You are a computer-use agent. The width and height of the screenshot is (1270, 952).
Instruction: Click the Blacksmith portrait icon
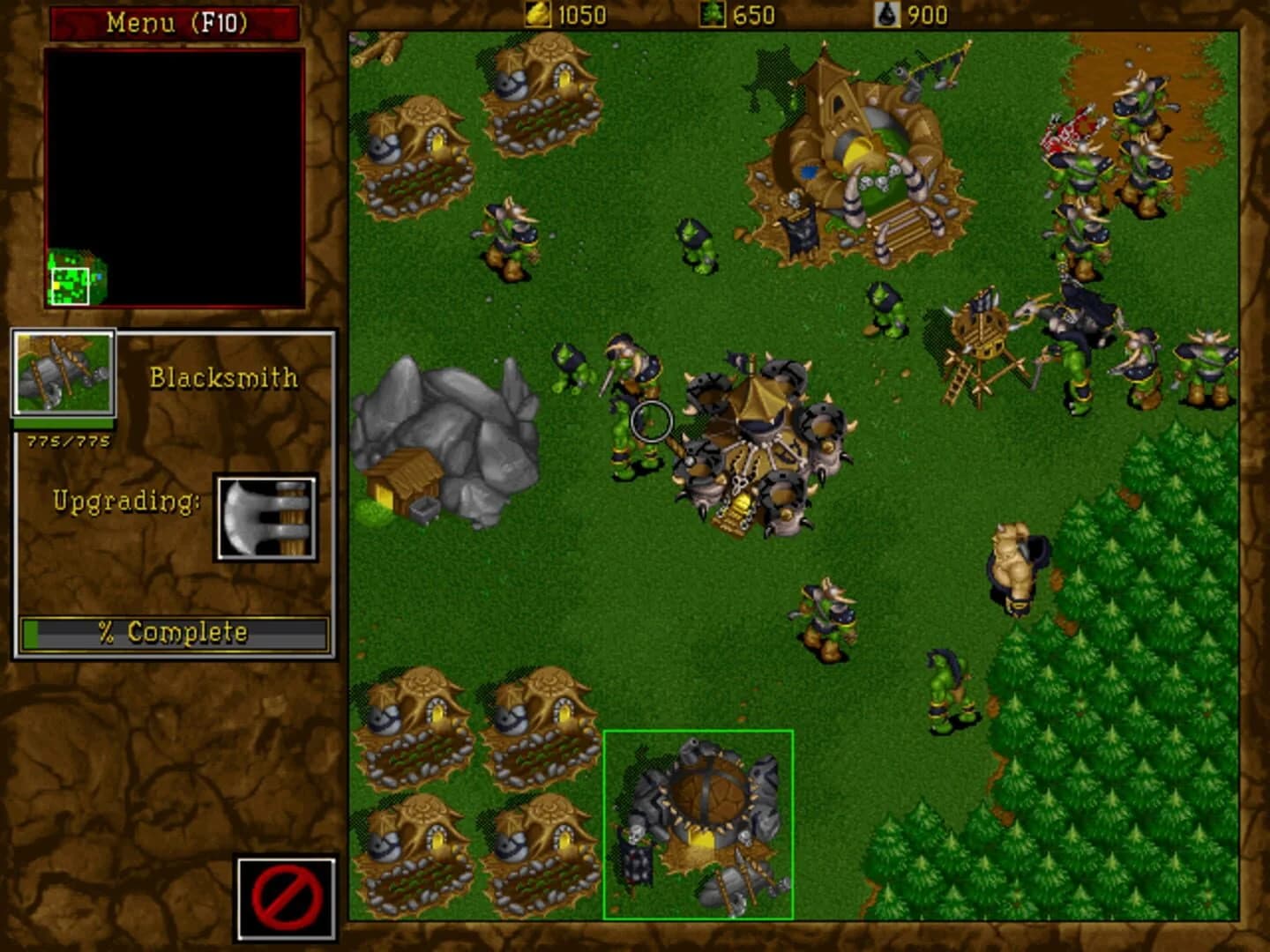[x=62, y=374]
